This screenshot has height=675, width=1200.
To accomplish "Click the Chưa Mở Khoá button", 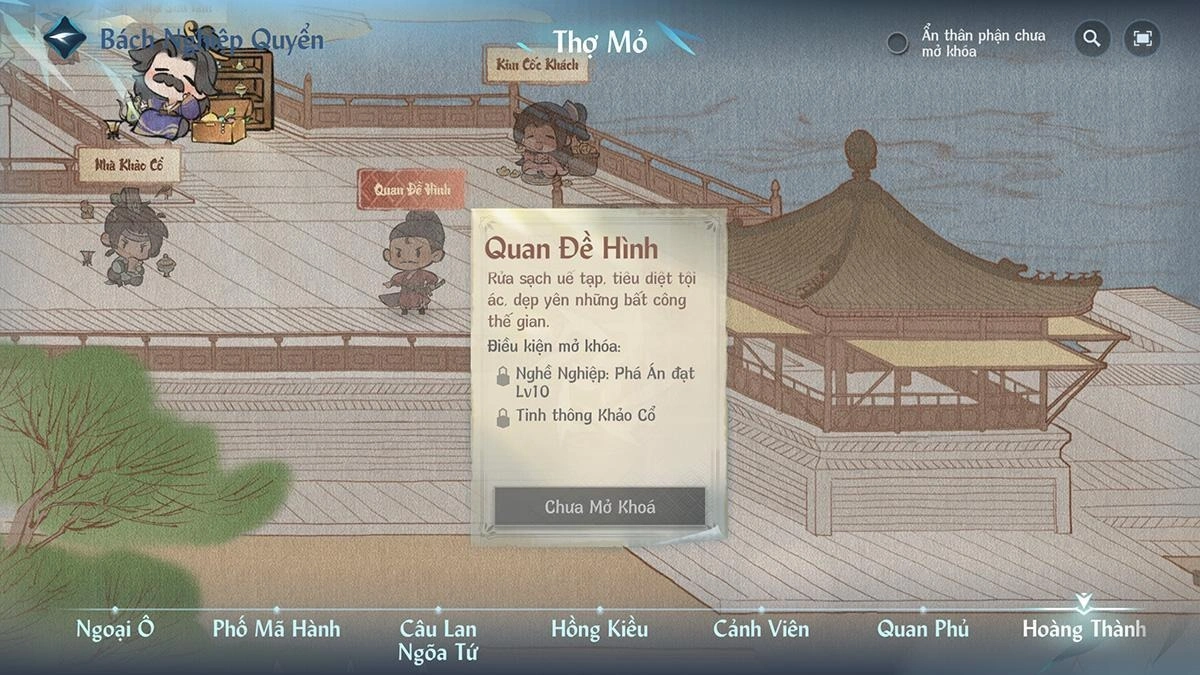I will pyautogui.click(x=600, y=507).
